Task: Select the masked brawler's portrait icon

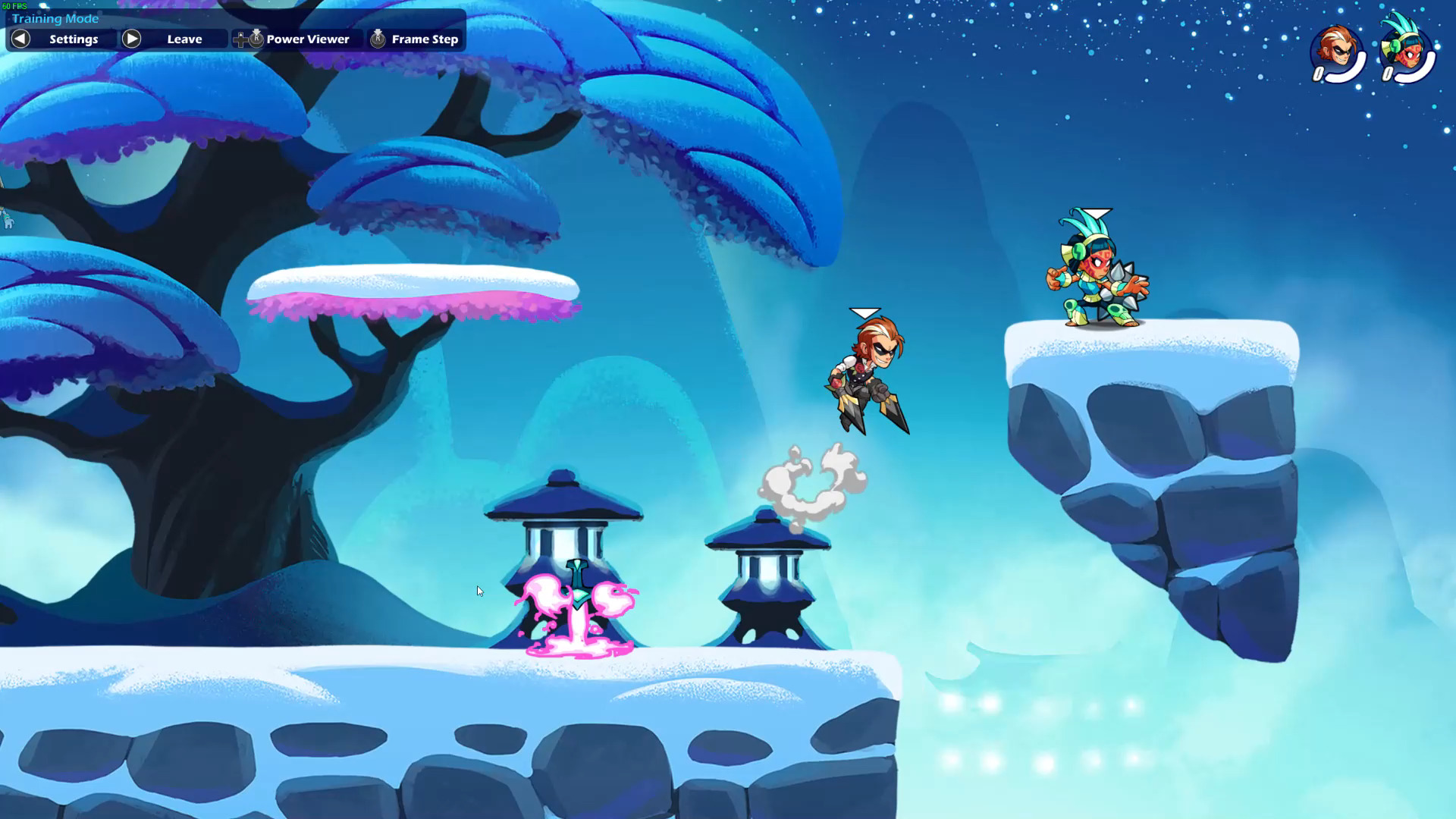Action: point(1335,49)
